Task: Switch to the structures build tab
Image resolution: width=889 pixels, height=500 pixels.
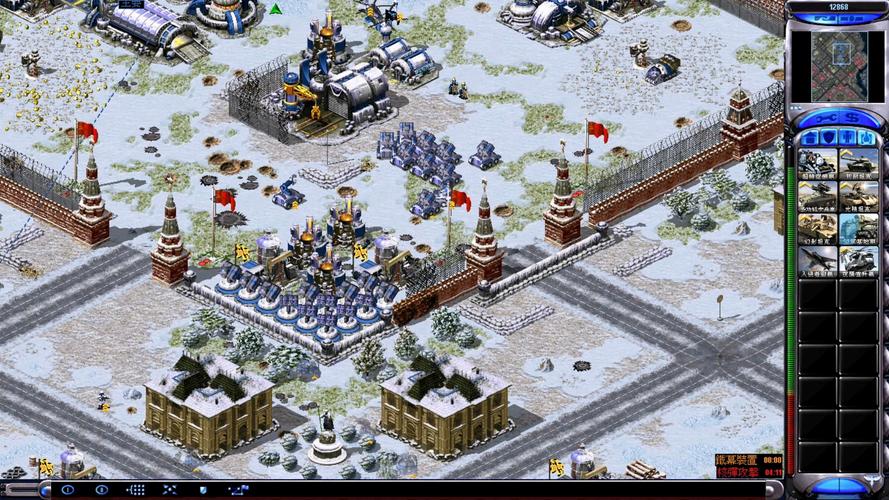Action: pyautogui.click(x=808, y=137)
